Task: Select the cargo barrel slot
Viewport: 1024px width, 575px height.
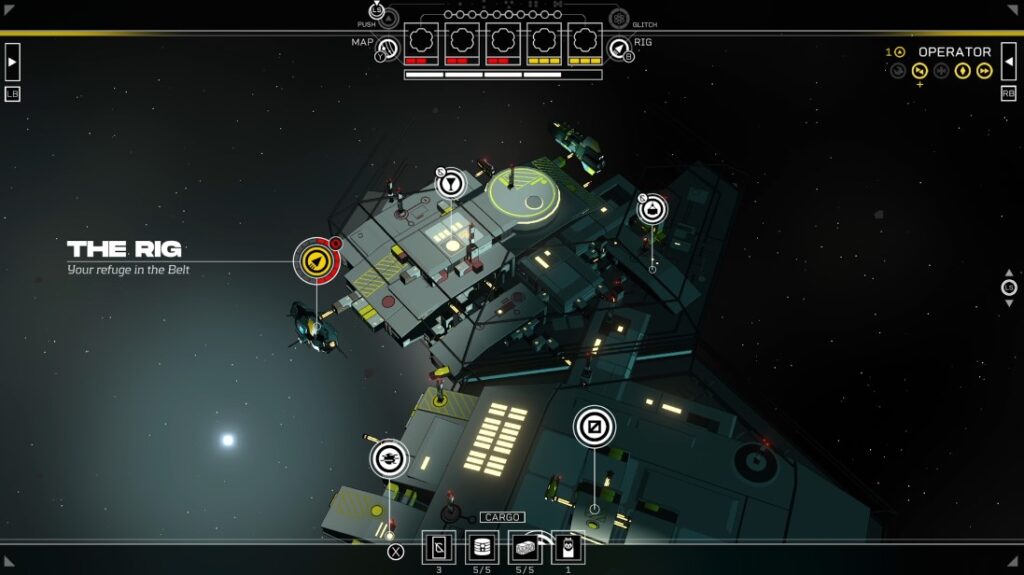Action: [482, 548]
